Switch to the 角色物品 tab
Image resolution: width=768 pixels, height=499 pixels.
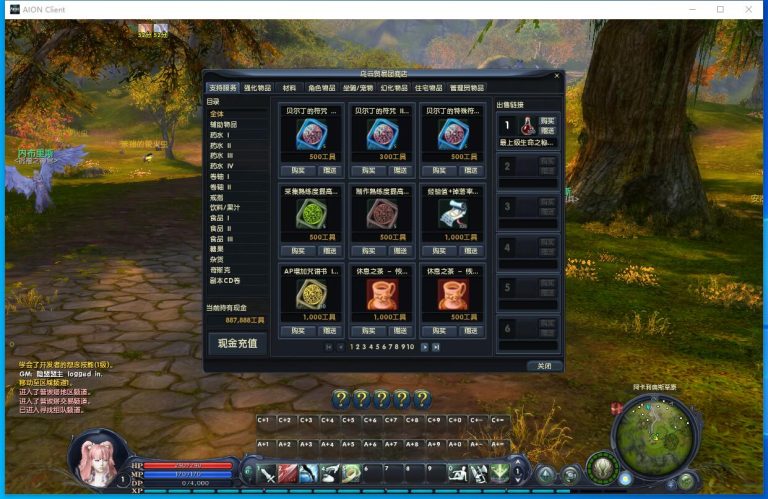322,88
